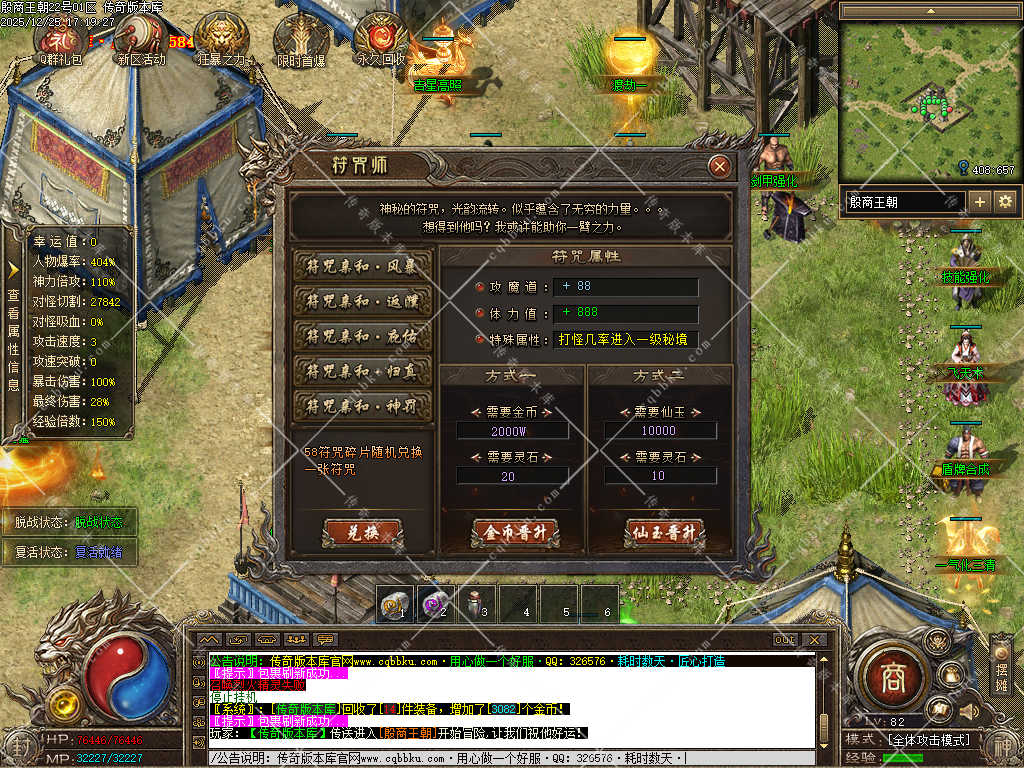Close the 符咒师 dialog window
The width and height of the screenshot is (1024, 768).
point(718,167)
